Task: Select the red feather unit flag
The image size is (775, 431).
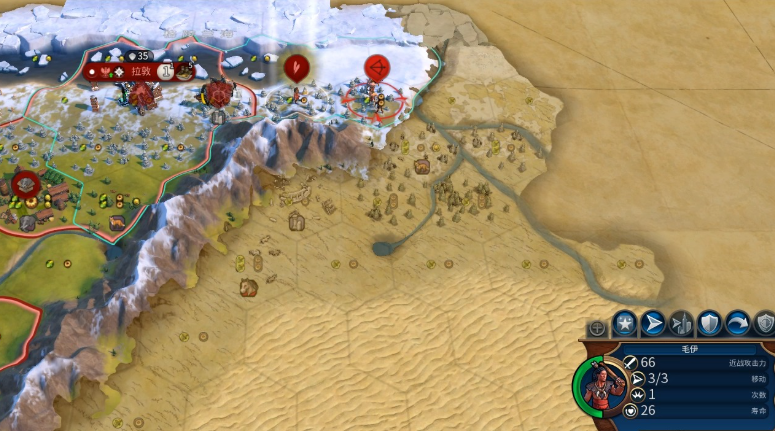Action: [x=296, y=68]
